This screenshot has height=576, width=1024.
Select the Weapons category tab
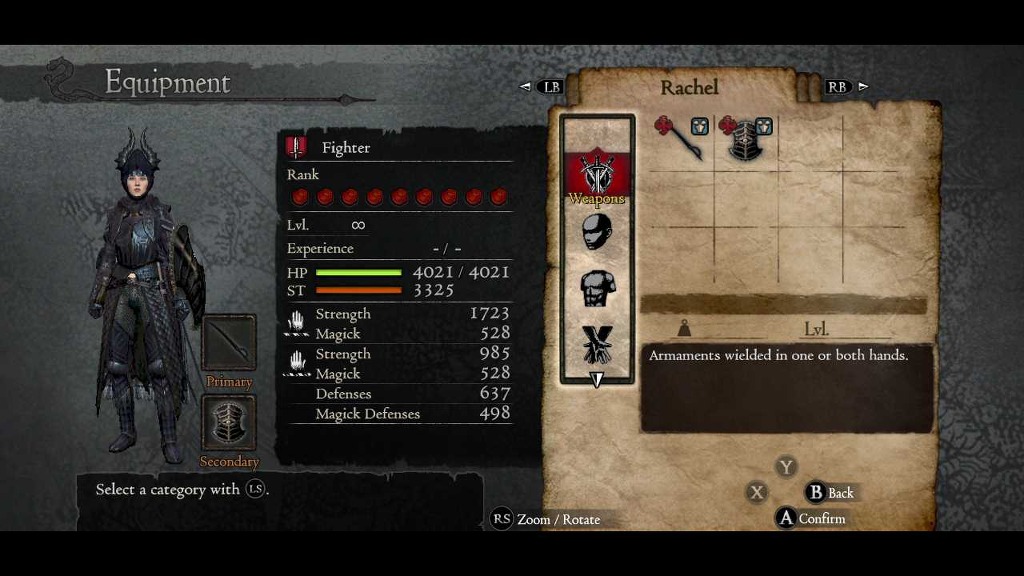coord(597,175)
